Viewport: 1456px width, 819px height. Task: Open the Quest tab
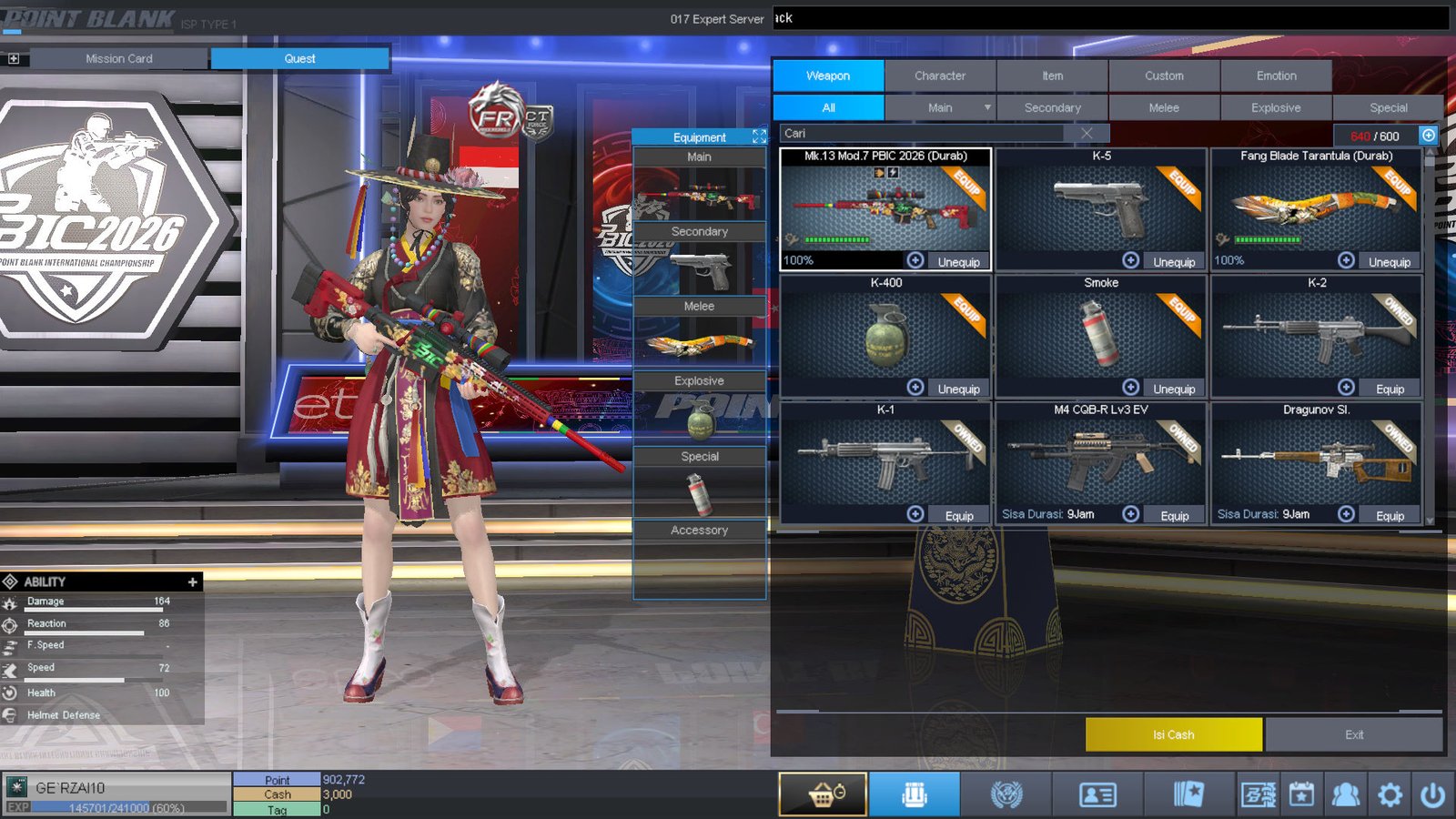coord(299,58)
